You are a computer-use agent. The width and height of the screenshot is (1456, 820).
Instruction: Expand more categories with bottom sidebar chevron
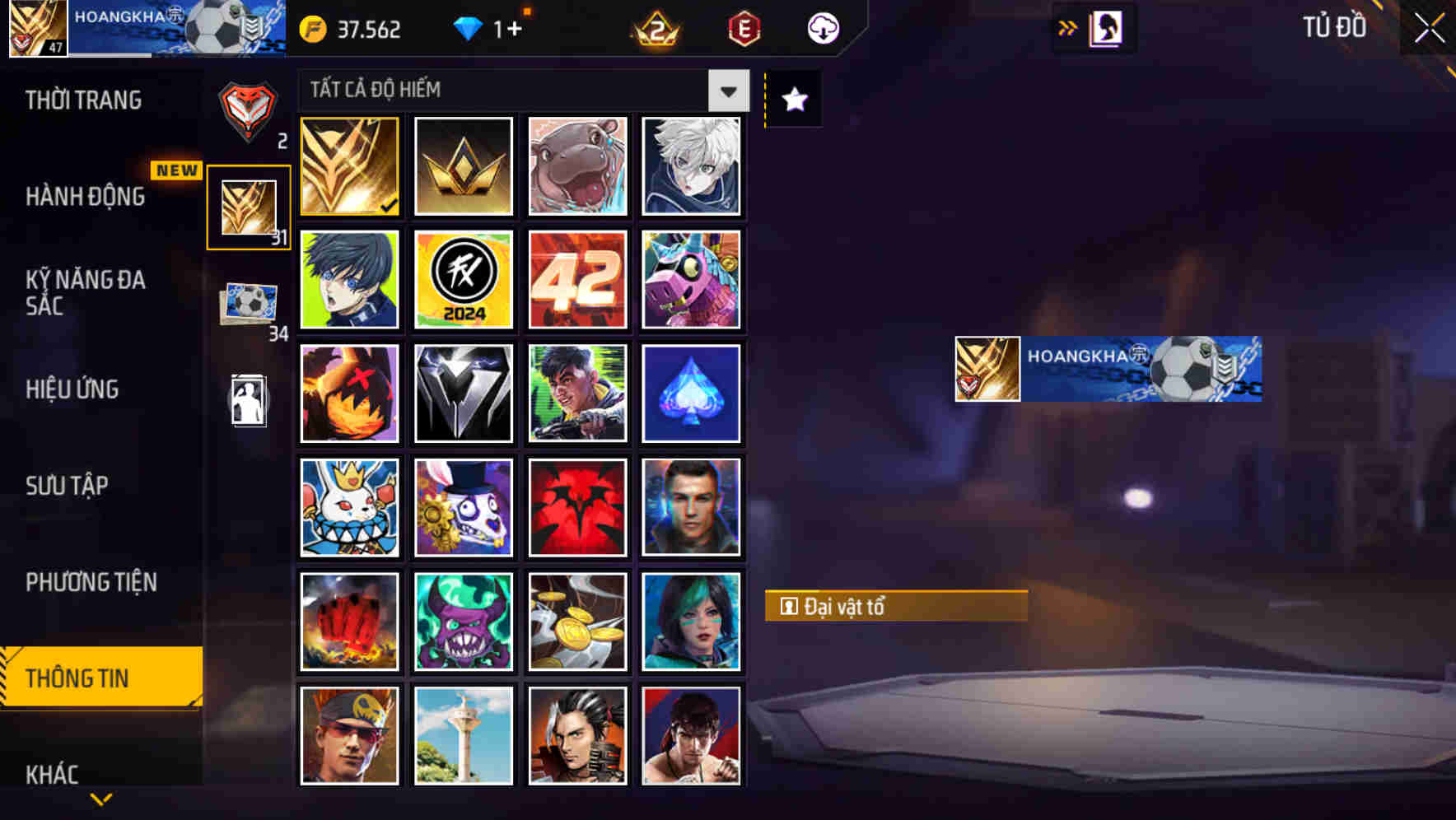click(x=100, y=800)
